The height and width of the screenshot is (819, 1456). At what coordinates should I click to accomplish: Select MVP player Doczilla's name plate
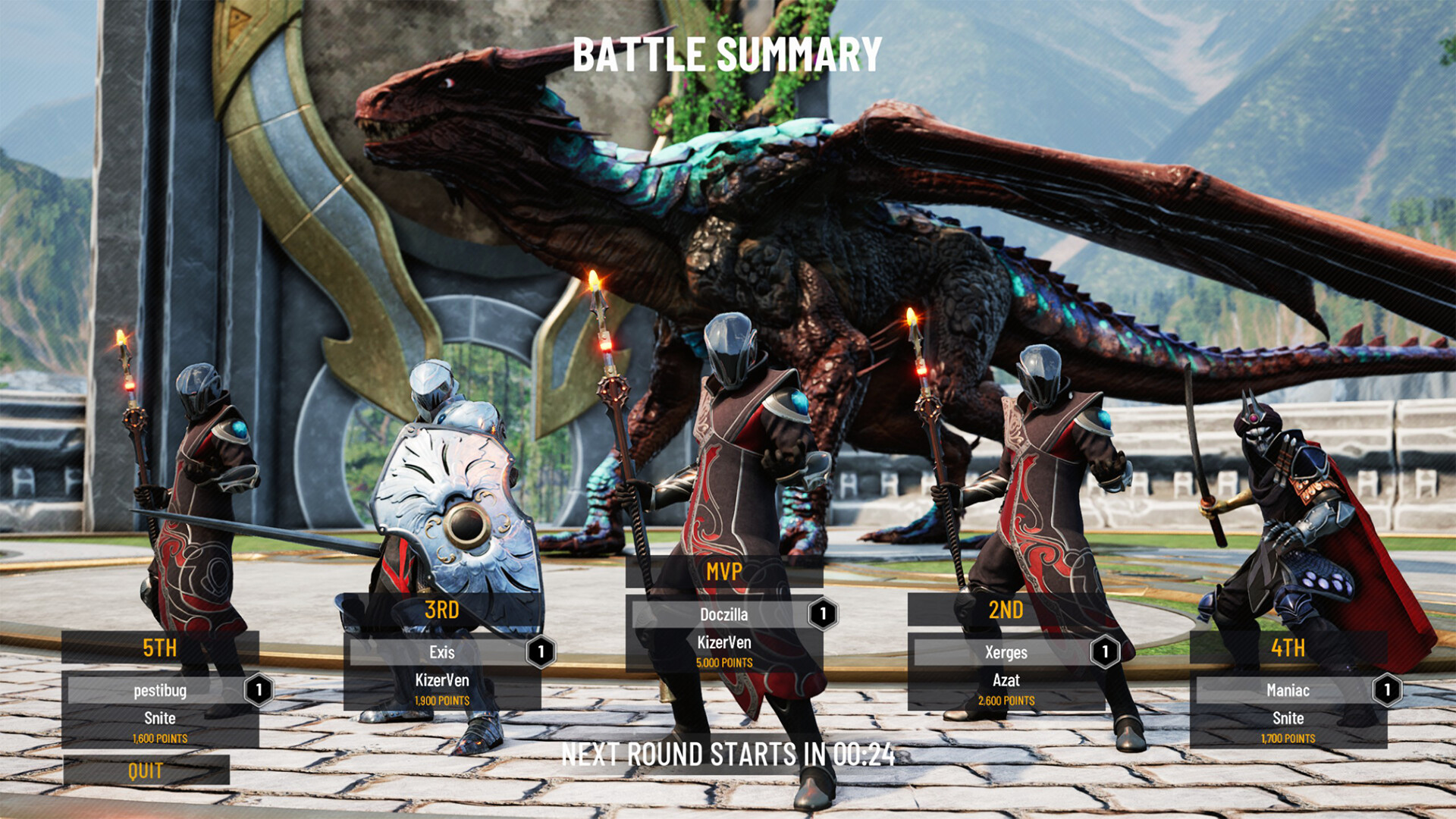pos(723,614)
